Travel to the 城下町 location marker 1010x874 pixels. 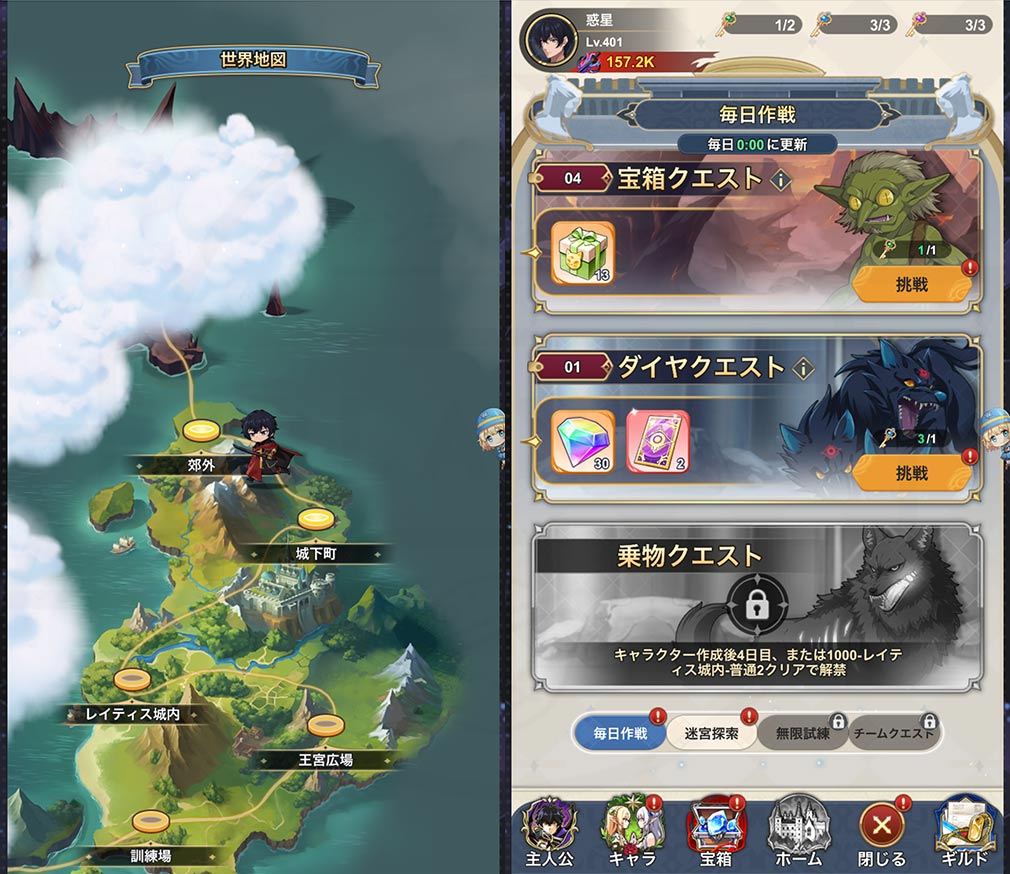tap(315, 520)
